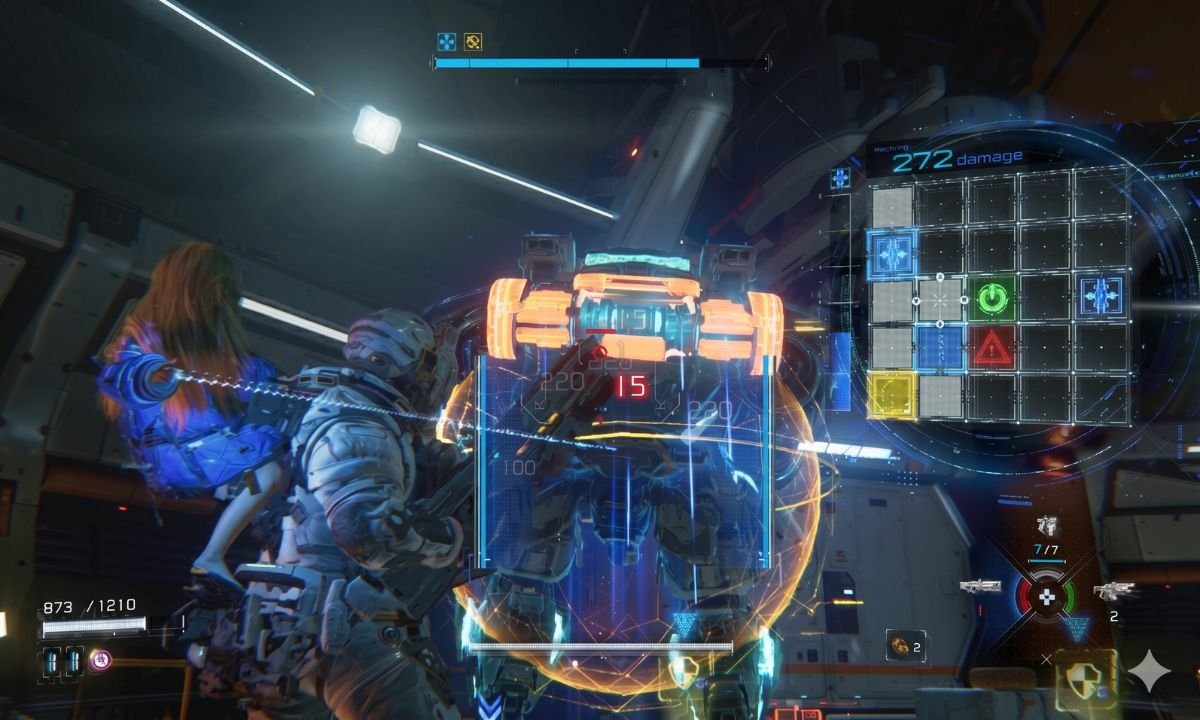Screen dimensions: 1200x720
Task: Equip the rifle on the wheel's left
Action: [x=980, y=586]
